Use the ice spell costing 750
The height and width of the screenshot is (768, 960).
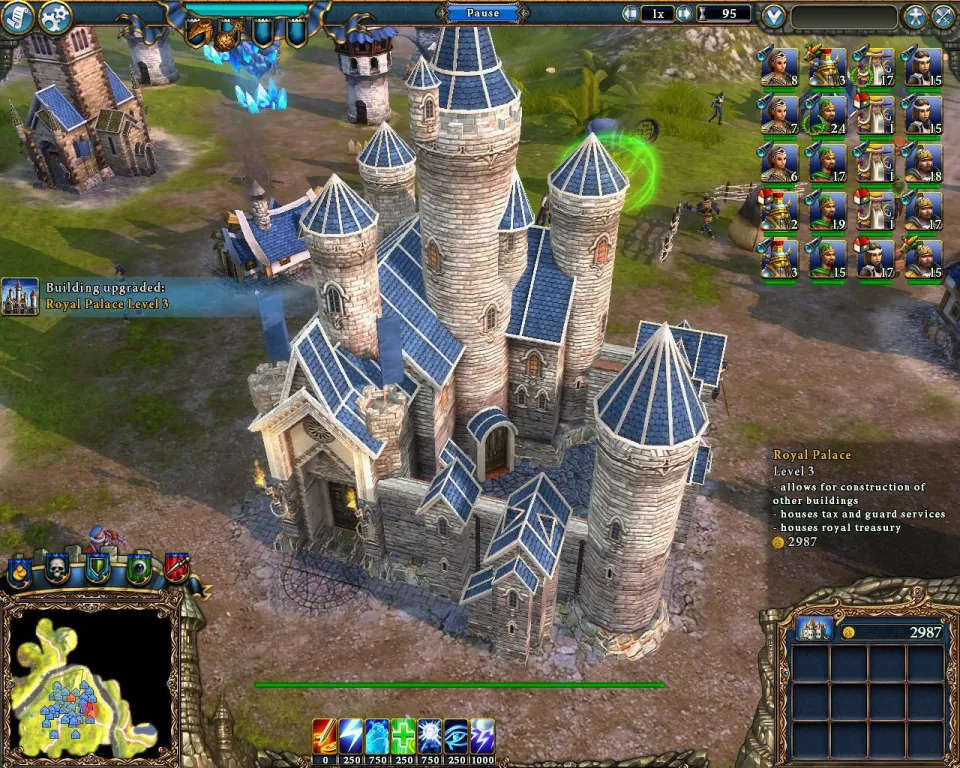377,735
